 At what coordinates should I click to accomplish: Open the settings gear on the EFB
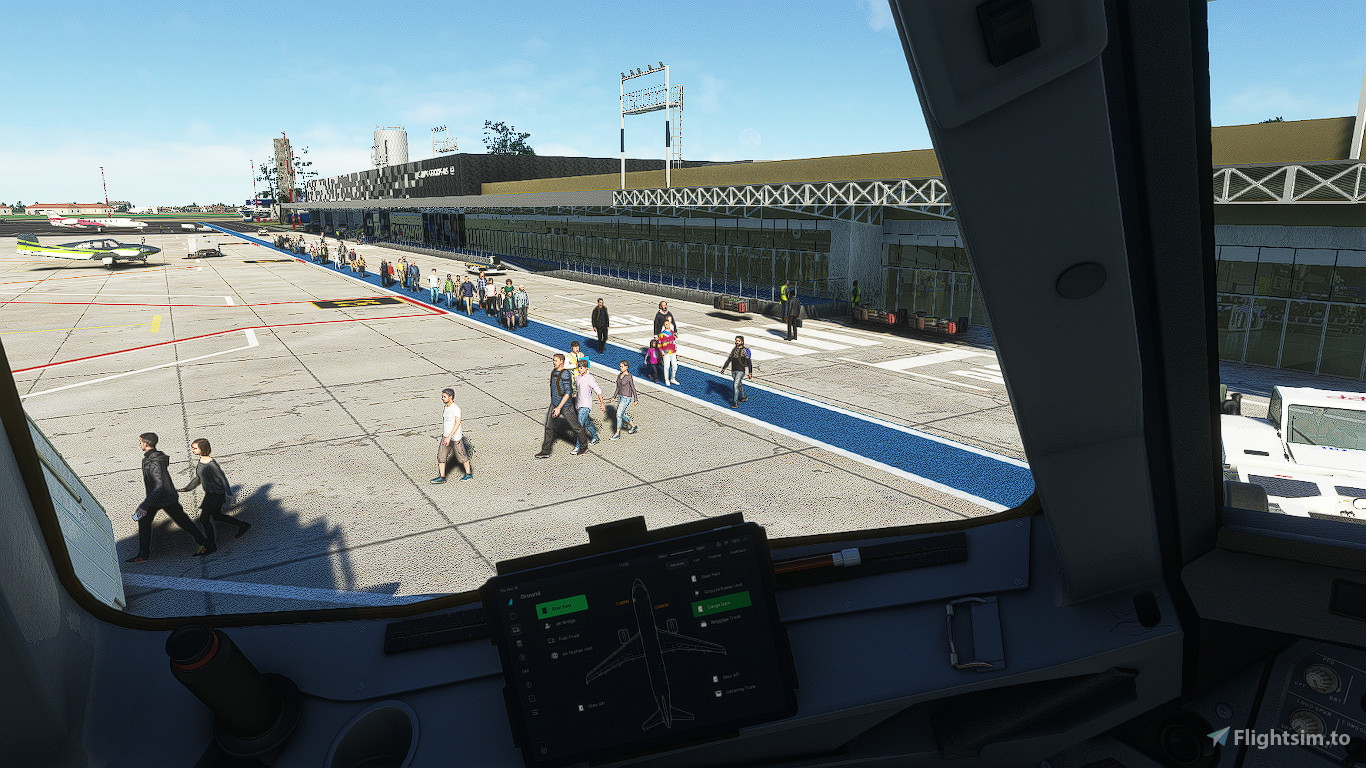pos(718,545)
